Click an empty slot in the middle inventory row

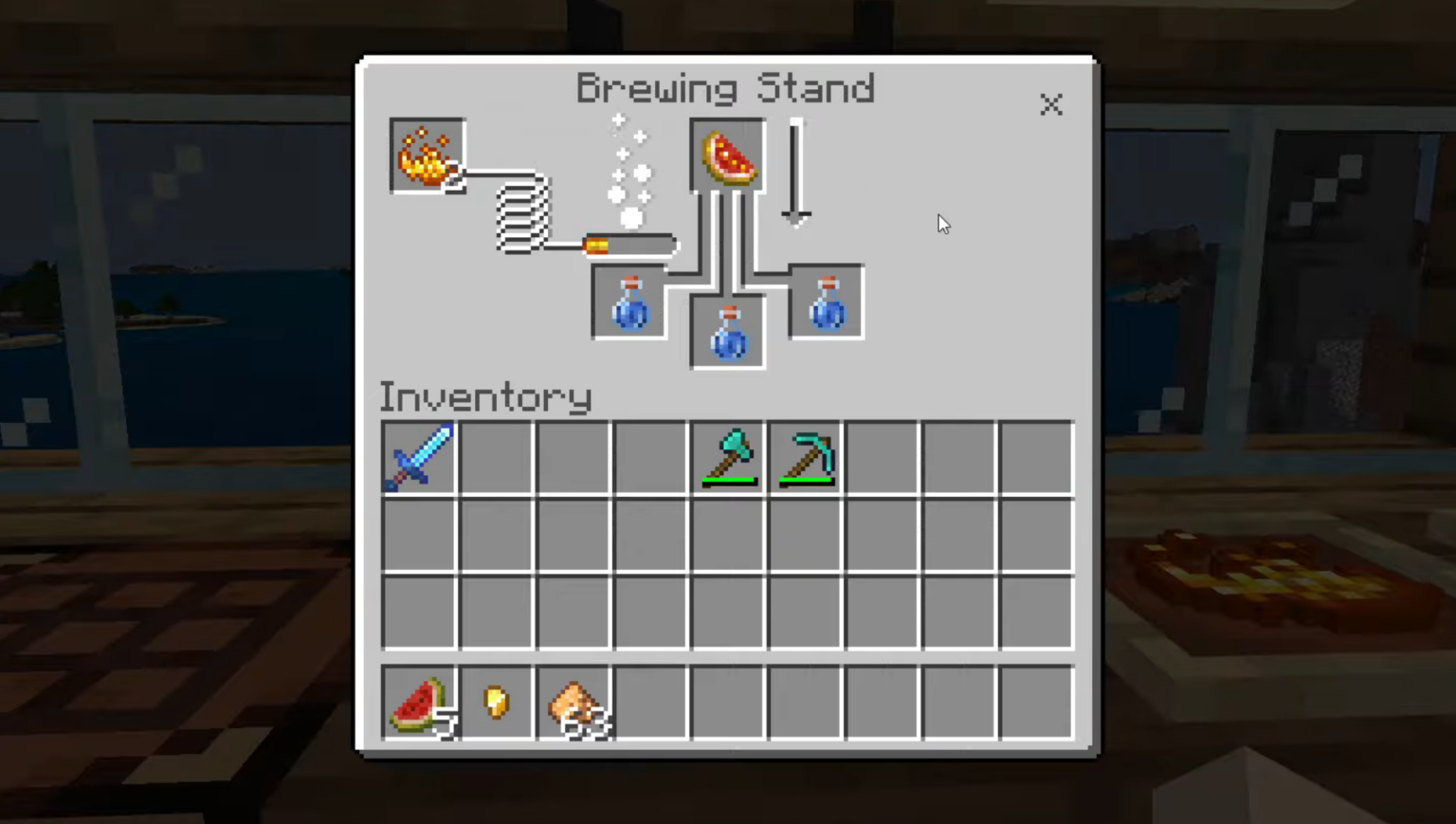coord(573,535)
